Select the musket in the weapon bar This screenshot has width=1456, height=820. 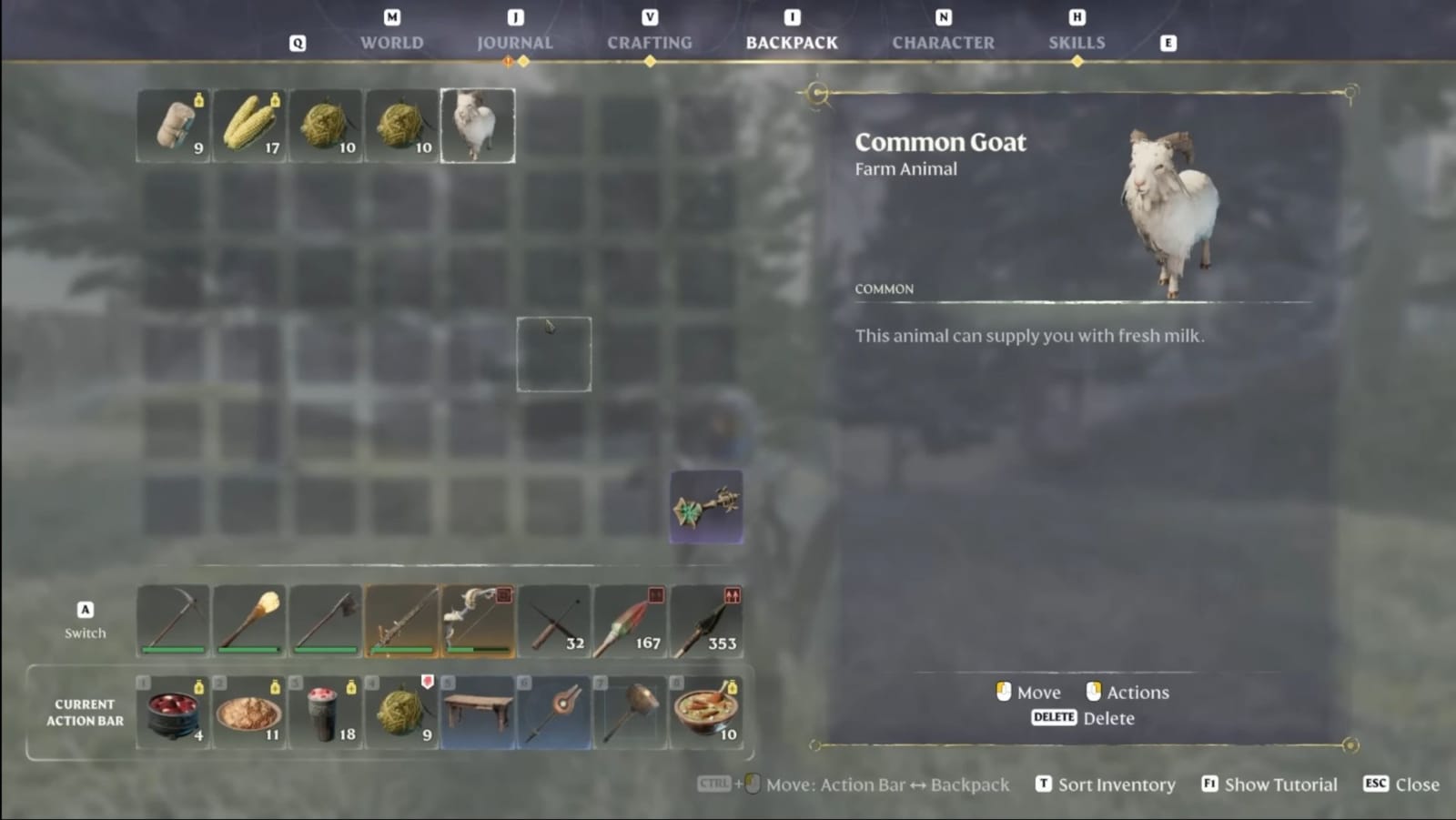point(400,621)
